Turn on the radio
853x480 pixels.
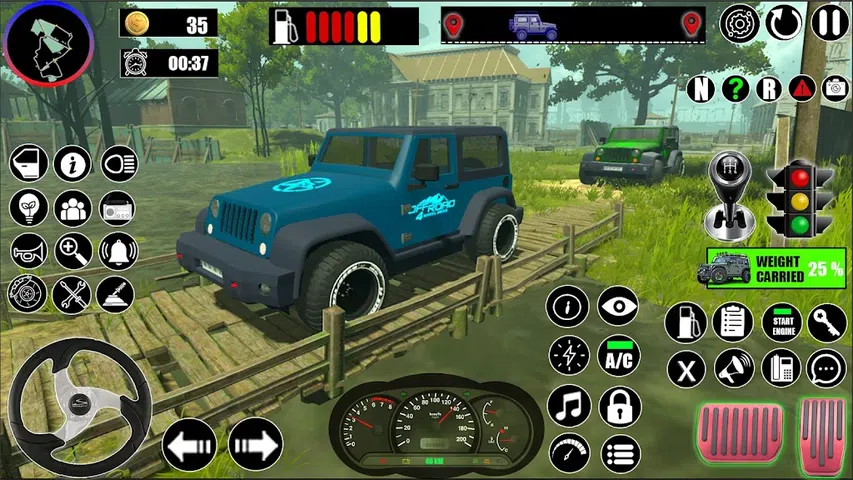pos(116,208)
